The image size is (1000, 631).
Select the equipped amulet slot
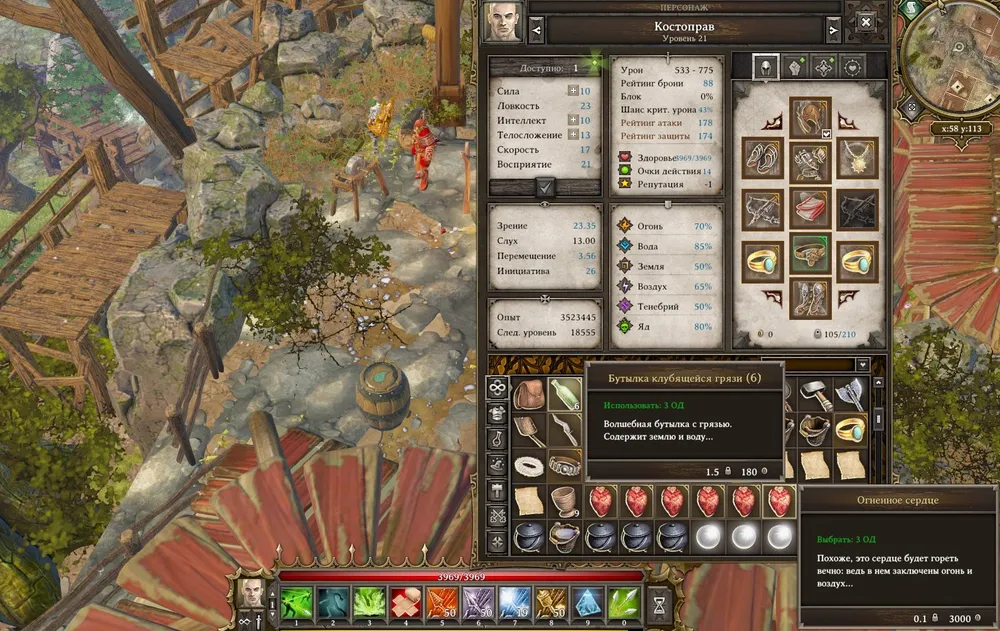coord(857,157)
